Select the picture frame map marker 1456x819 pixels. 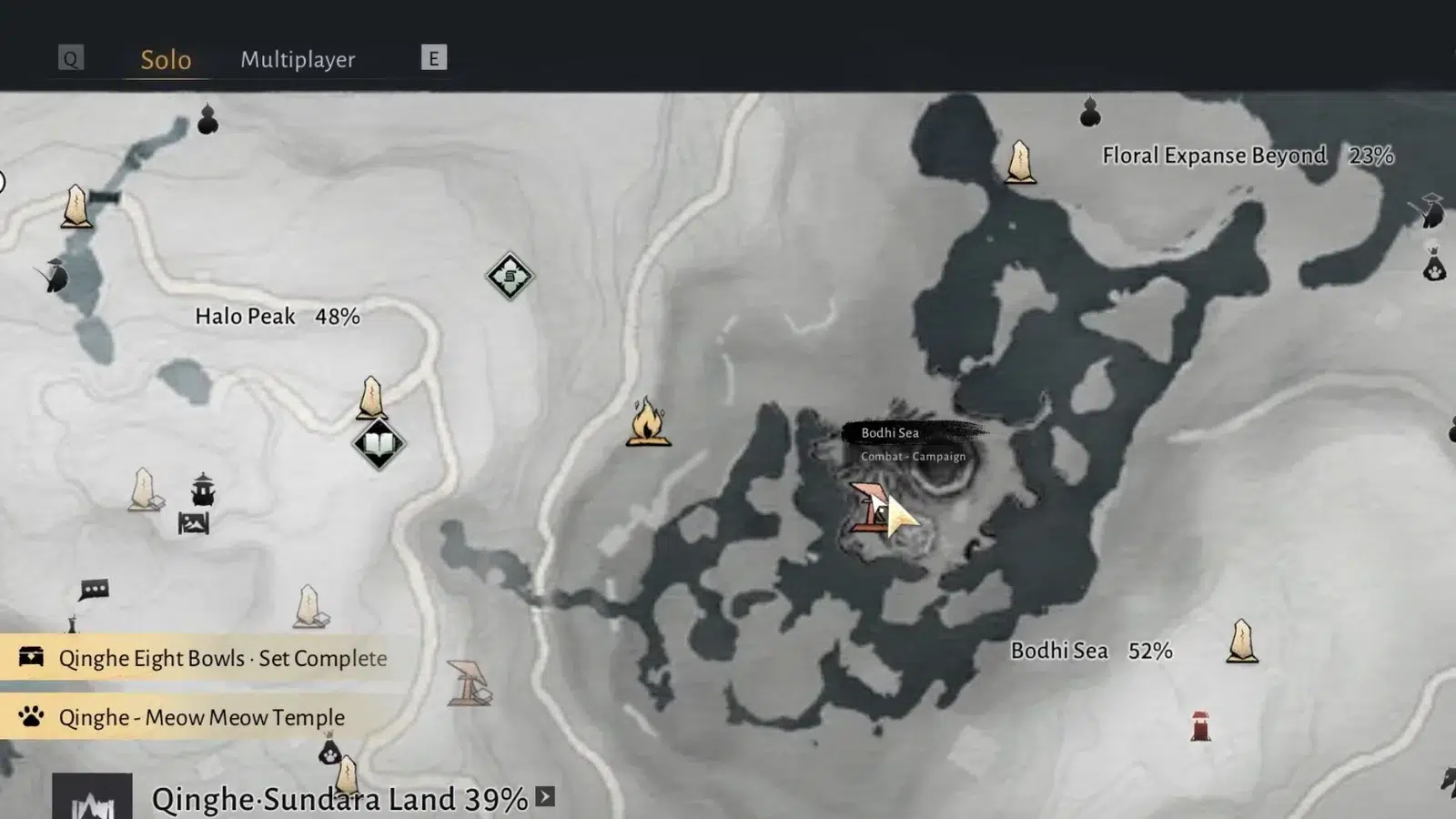click(x=194, y=523)
